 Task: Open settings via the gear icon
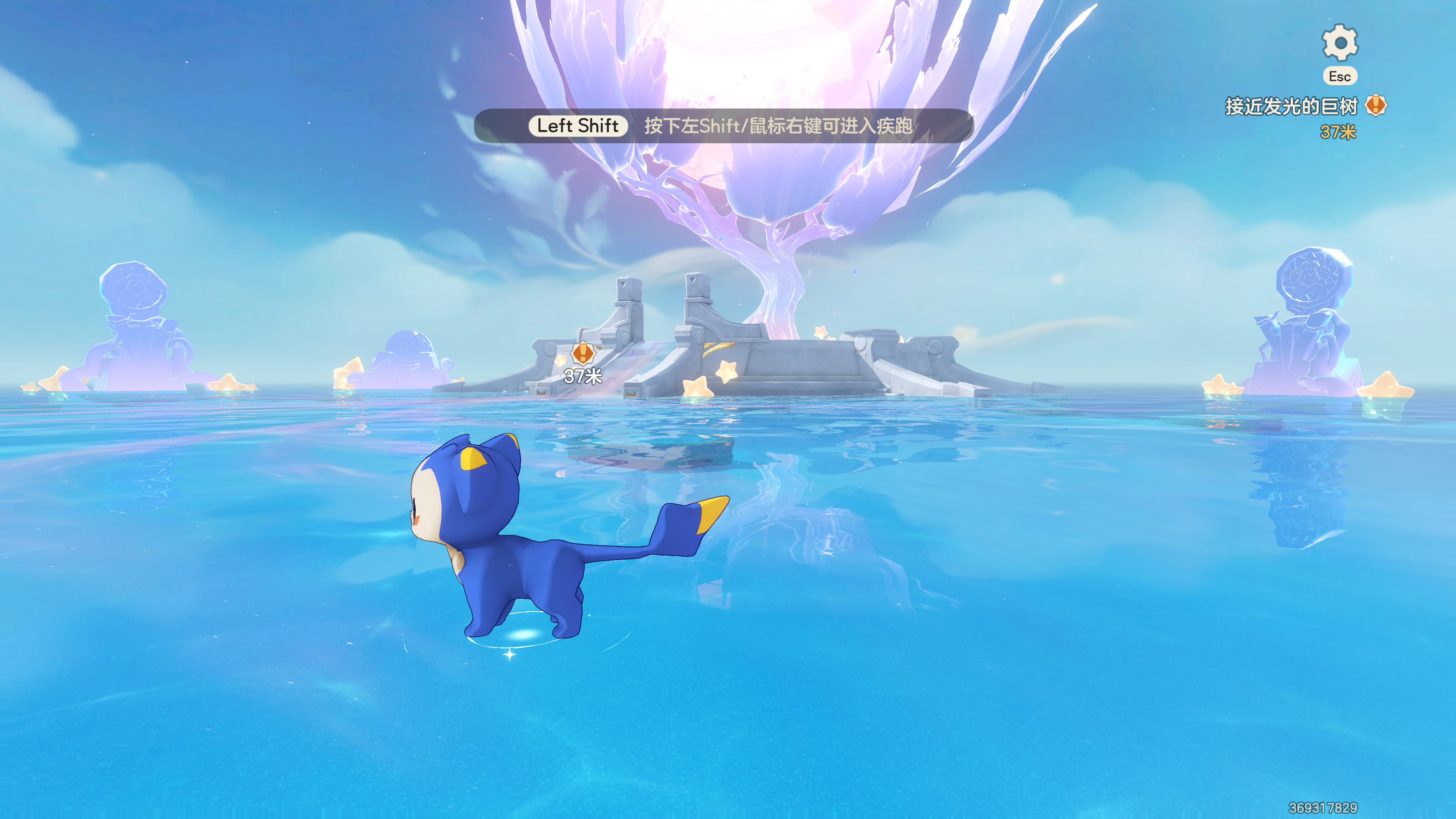pos(1339,42)
